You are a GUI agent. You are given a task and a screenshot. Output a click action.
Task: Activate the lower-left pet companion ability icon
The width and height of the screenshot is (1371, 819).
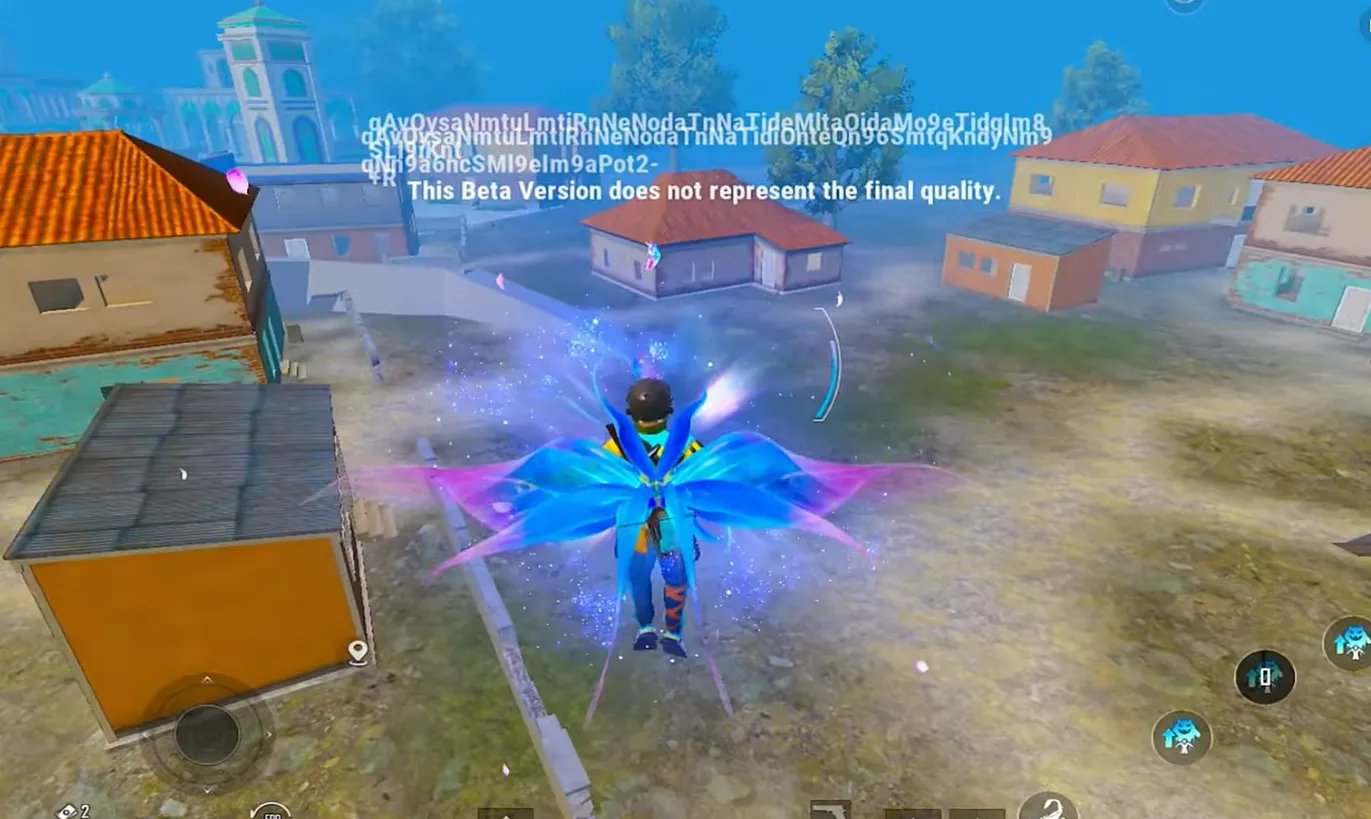[x=1184, y=736]
